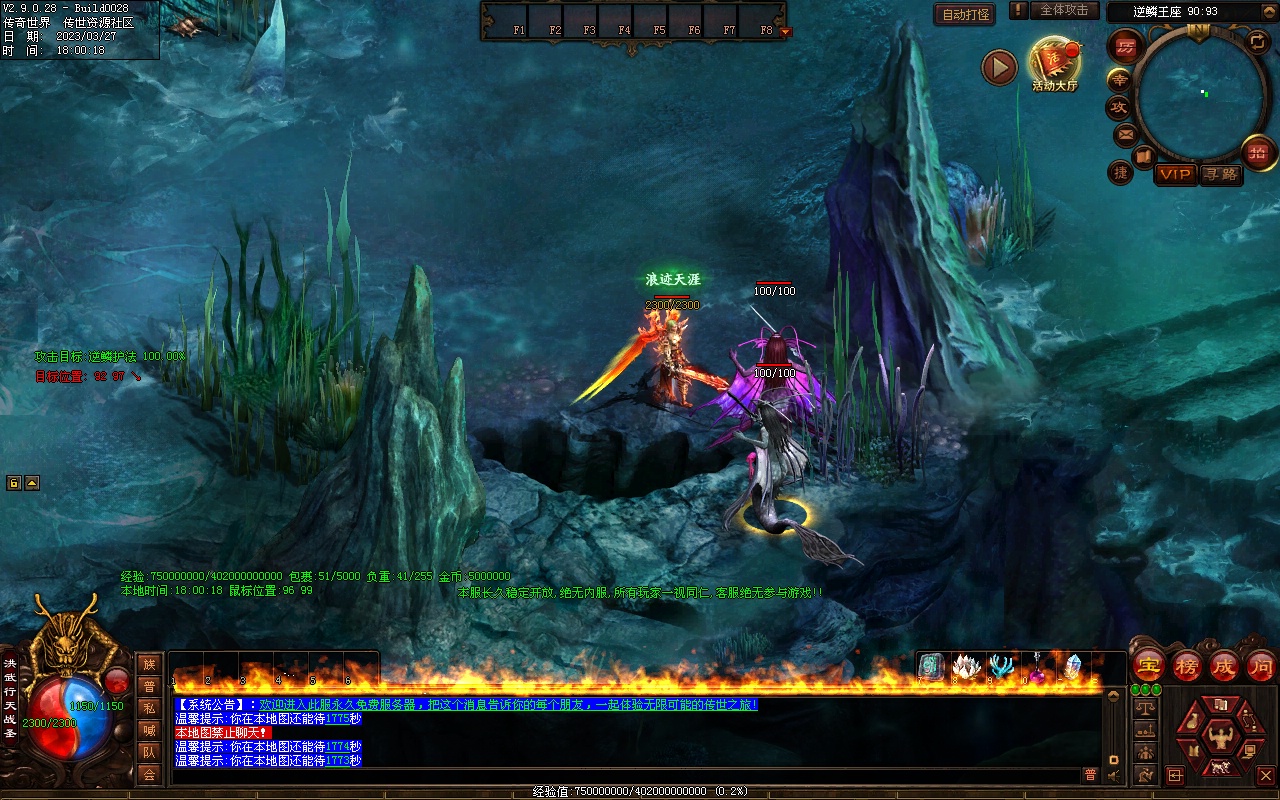
Task: Switch chat to the 队 team channel
Action: (x=149, y=752)
